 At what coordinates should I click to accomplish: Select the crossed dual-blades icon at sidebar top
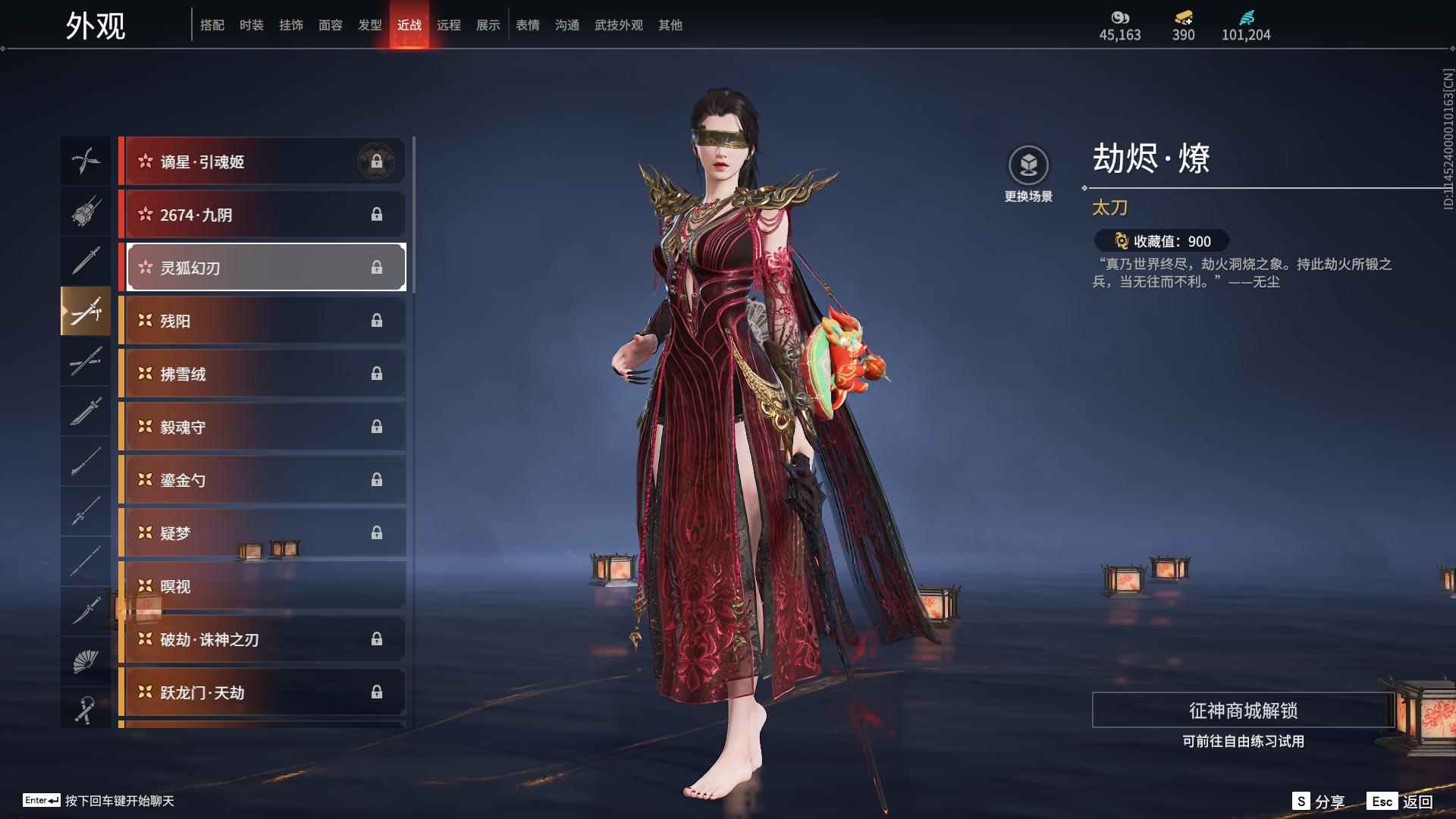point(86,161)
